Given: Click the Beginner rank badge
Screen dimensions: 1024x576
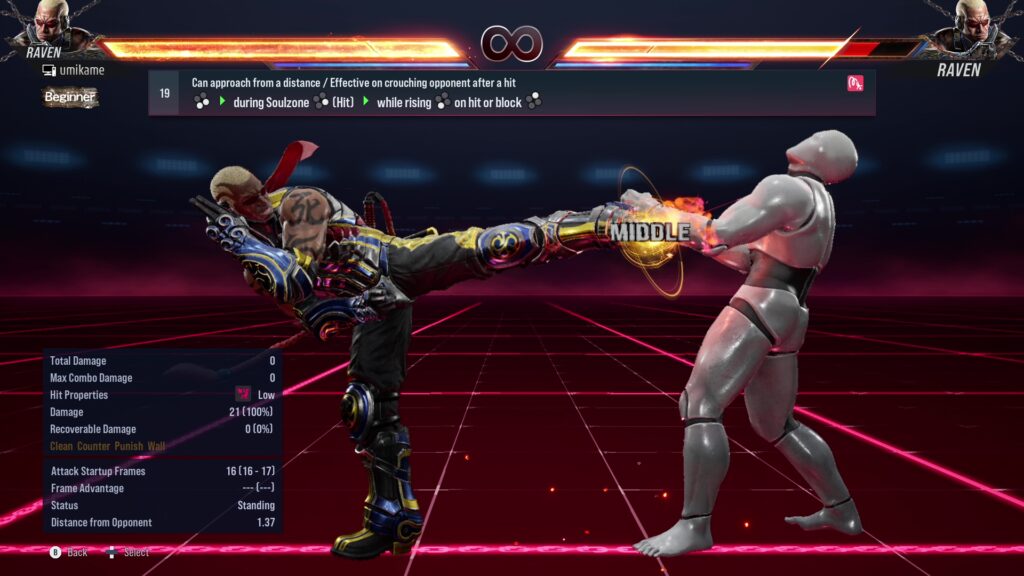Looking at the screenshot, I should 70,97.
